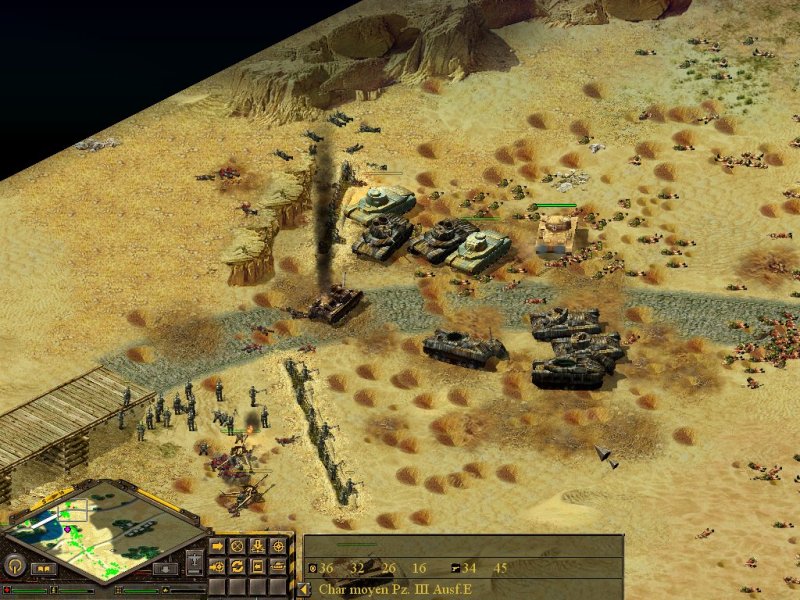
Task: Activate the crosshair attack command
Action: pyautogui.click(x=279, y=547)
